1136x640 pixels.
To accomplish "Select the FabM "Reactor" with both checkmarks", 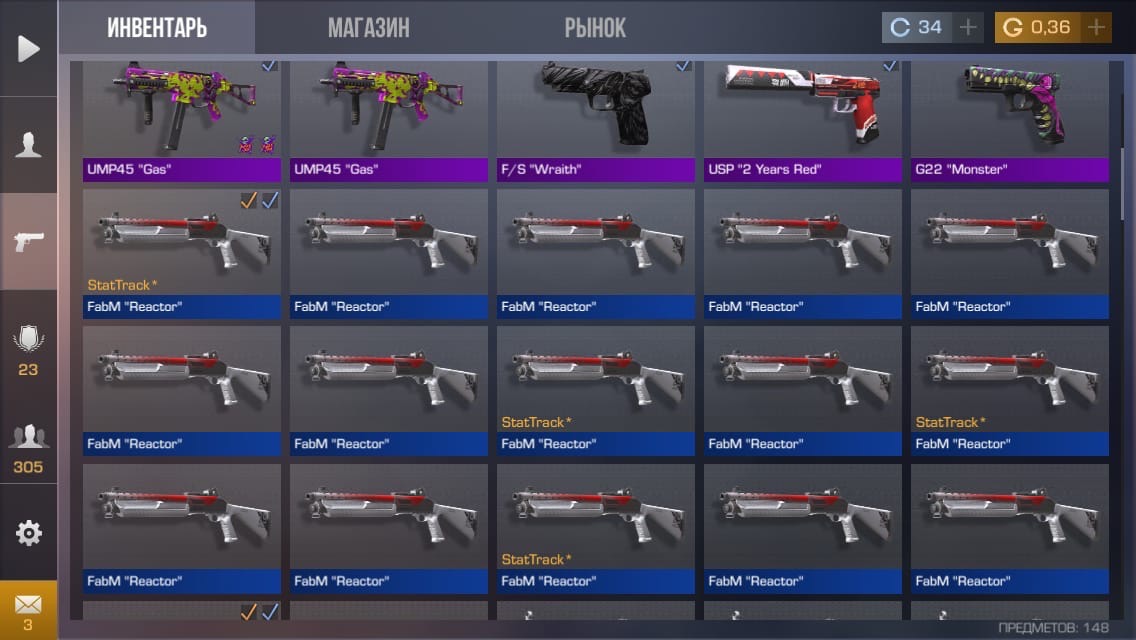I will tap(181, 250).
